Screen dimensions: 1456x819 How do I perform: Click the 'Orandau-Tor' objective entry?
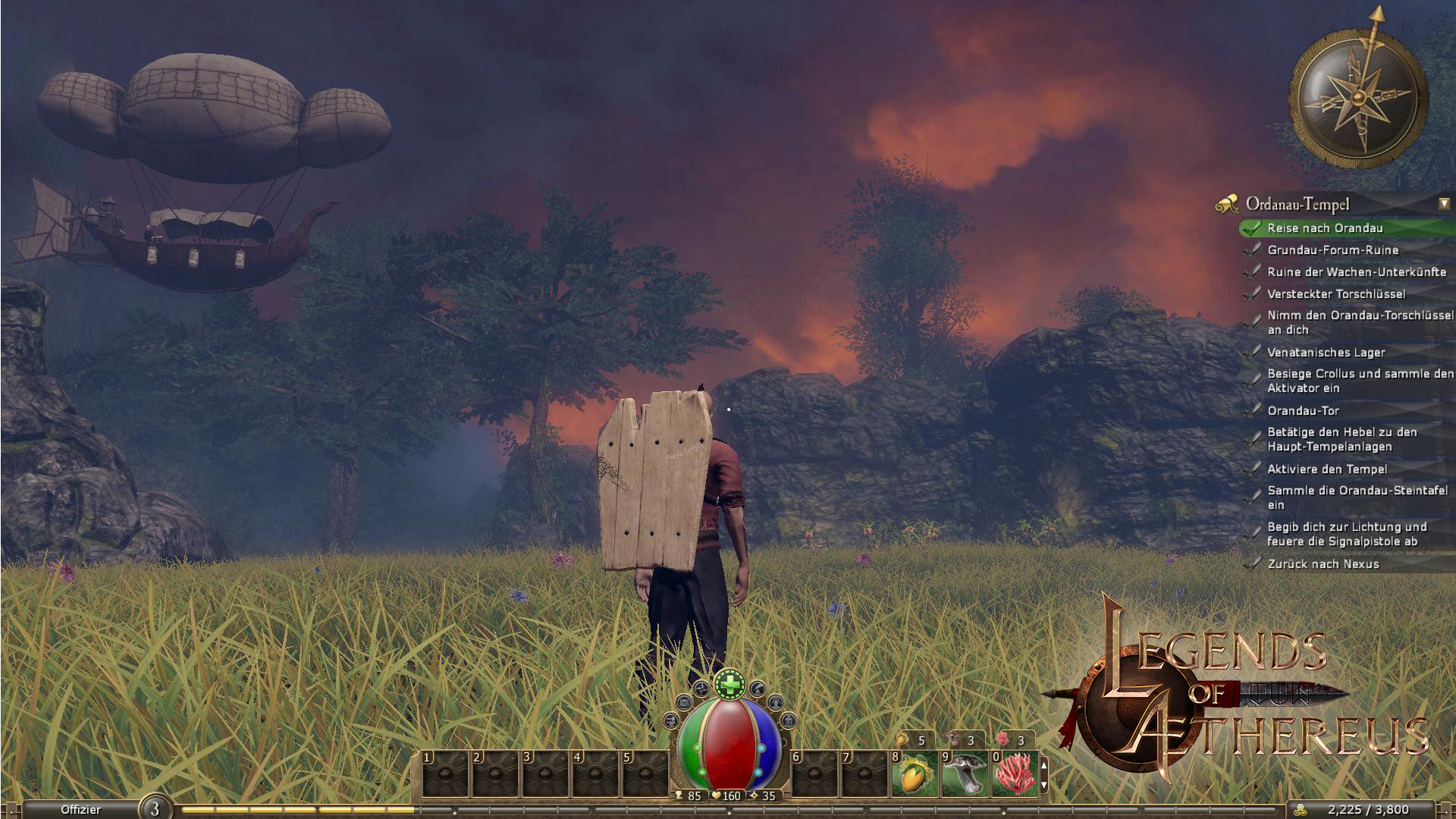pos(1303,411)
